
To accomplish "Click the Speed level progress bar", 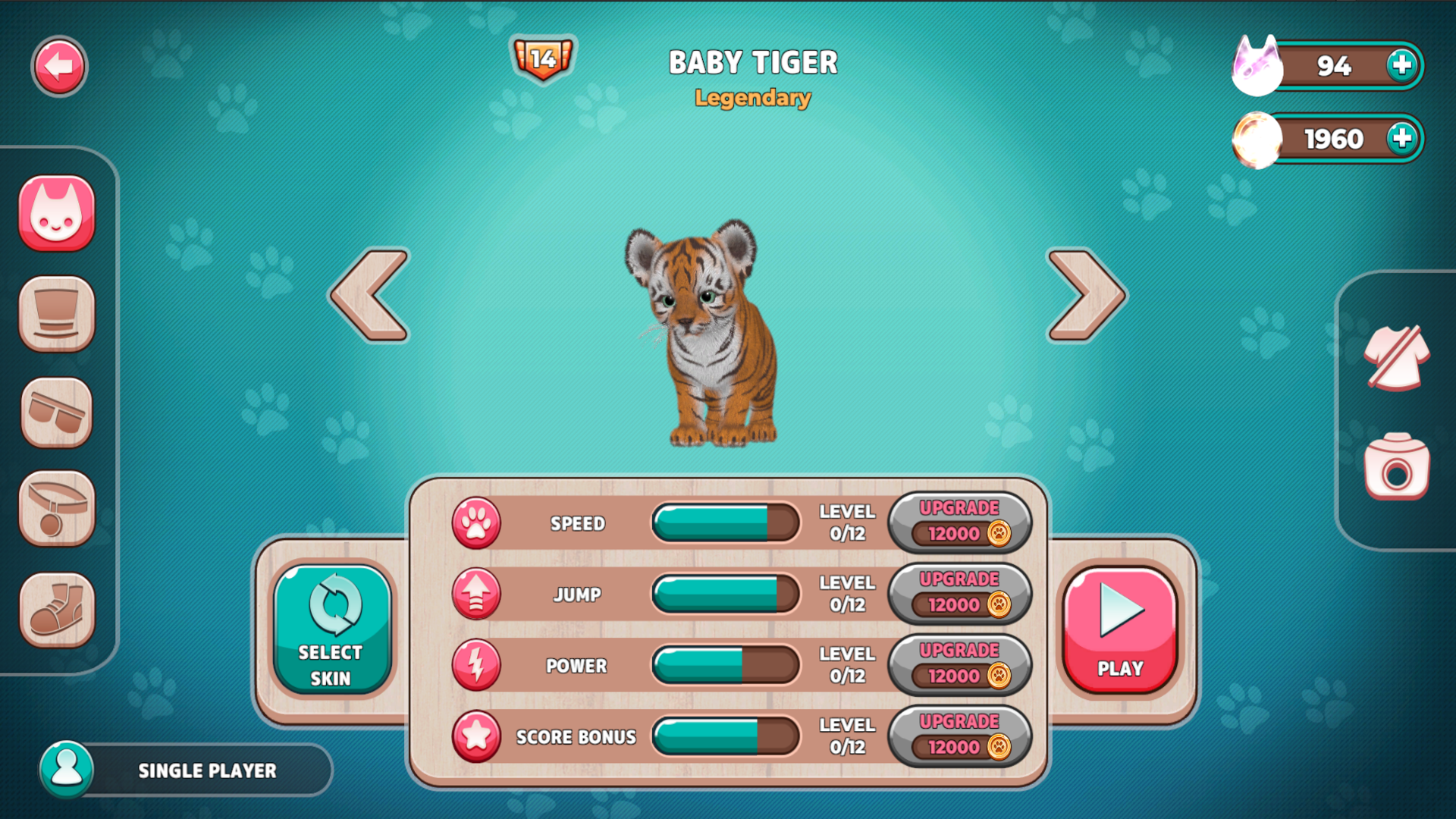I will point(725,523).
